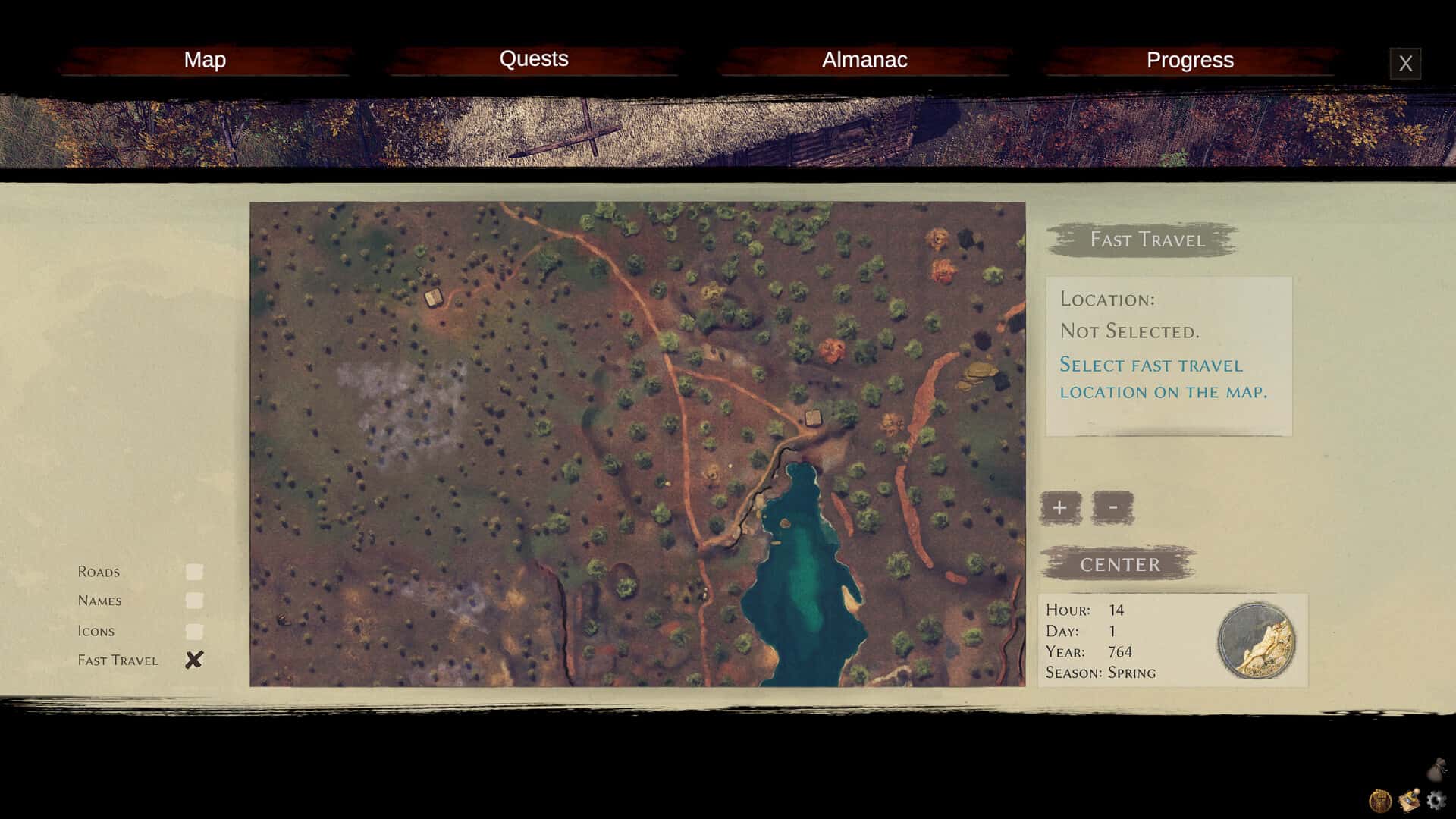Switch to the Progress tab

pyautogui.click(x=1190, y=60)
